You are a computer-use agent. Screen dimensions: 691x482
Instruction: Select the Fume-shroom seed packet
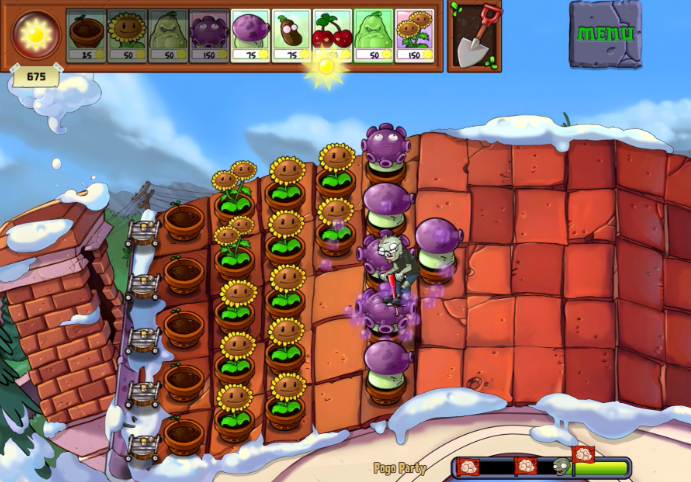coord(250,36)
